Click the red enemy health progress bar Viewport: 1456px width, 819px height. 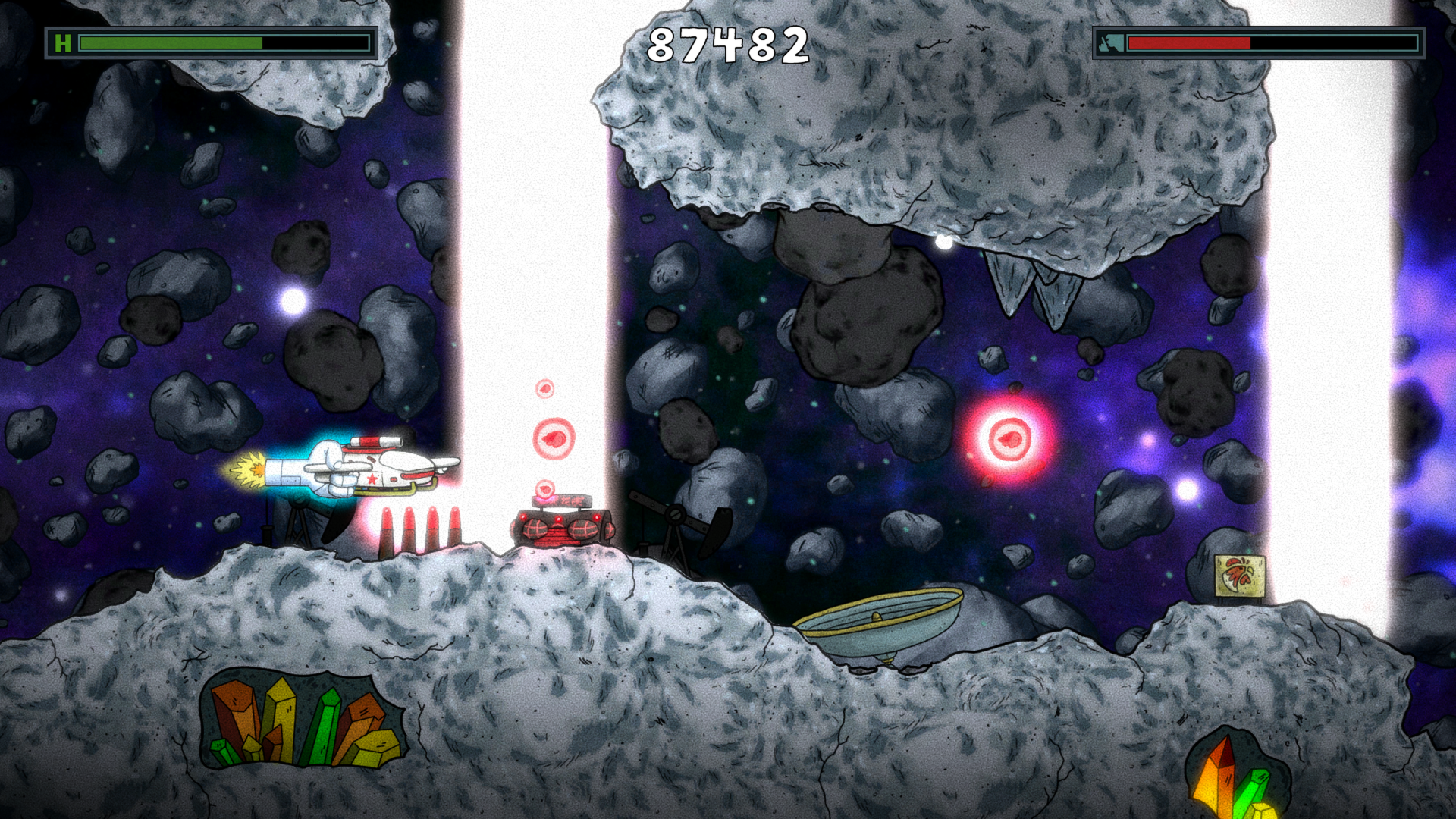pos(1191,43)
